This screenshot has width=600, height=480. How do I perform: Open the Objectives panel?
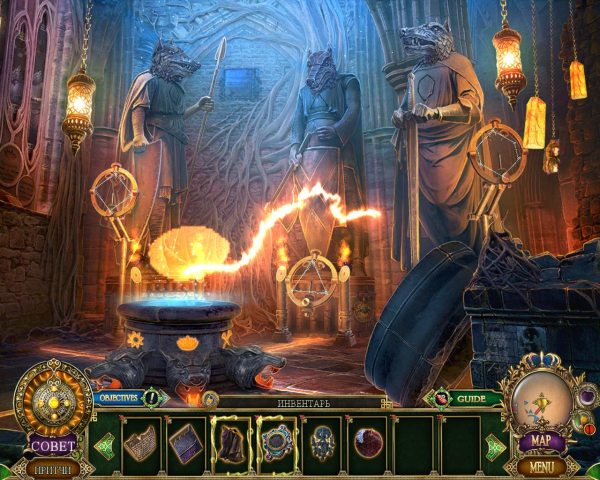pyautogui.click(x=120, y=398)
